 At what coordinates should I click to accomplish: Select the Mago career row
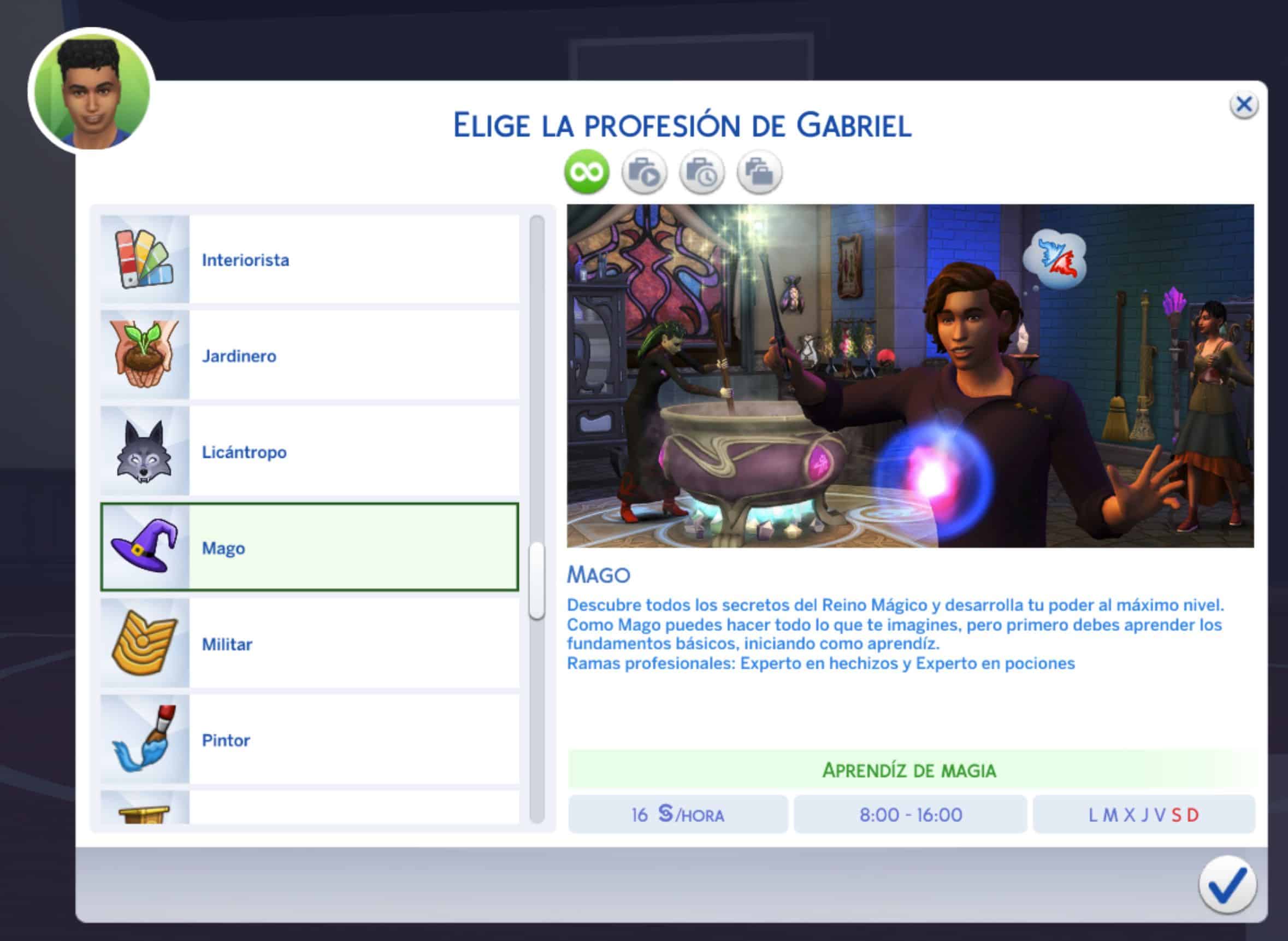(309, 548)
